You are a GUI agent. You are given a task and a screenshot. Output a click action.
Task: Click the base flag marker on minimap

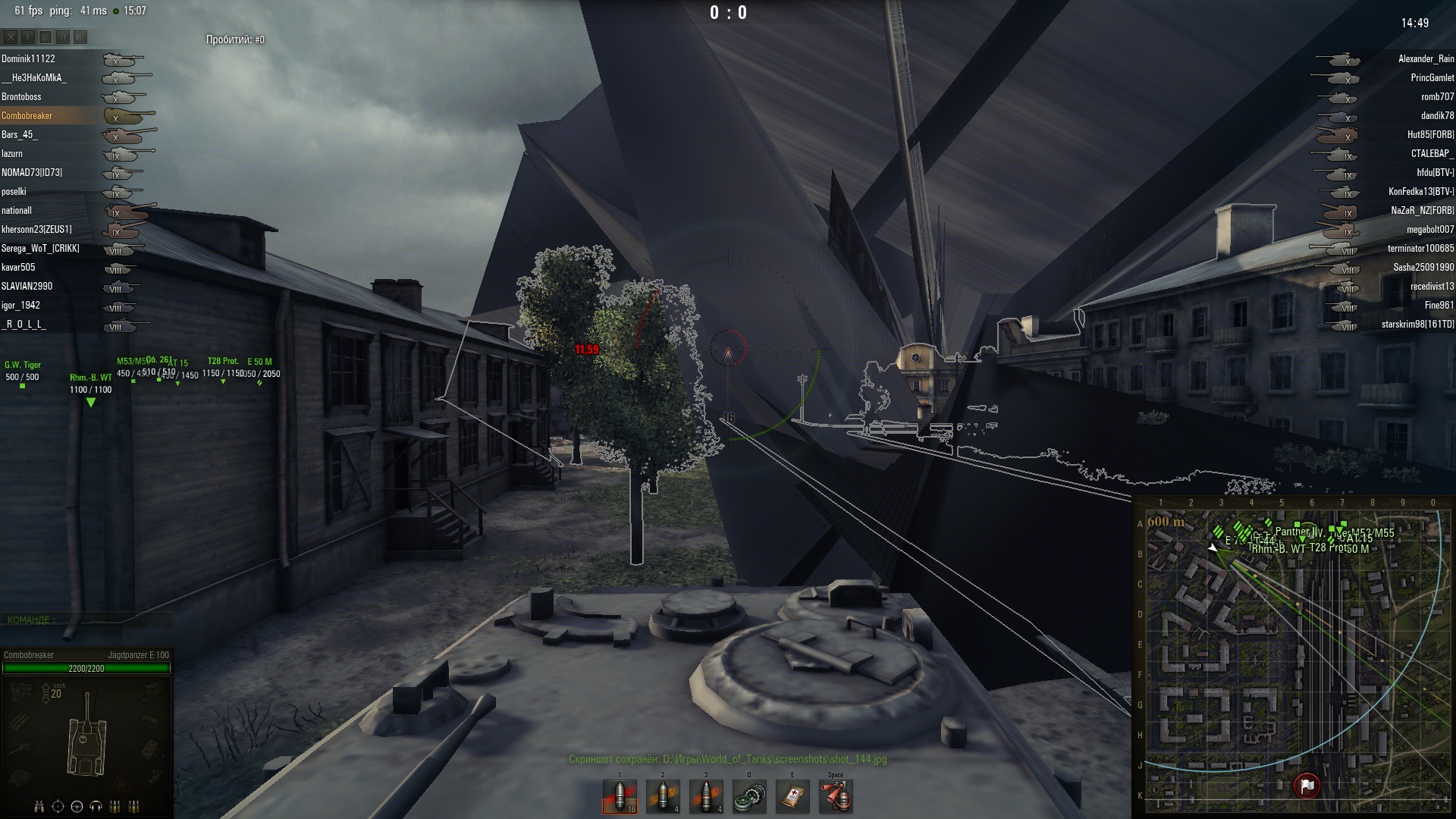tap(1307, 786)
